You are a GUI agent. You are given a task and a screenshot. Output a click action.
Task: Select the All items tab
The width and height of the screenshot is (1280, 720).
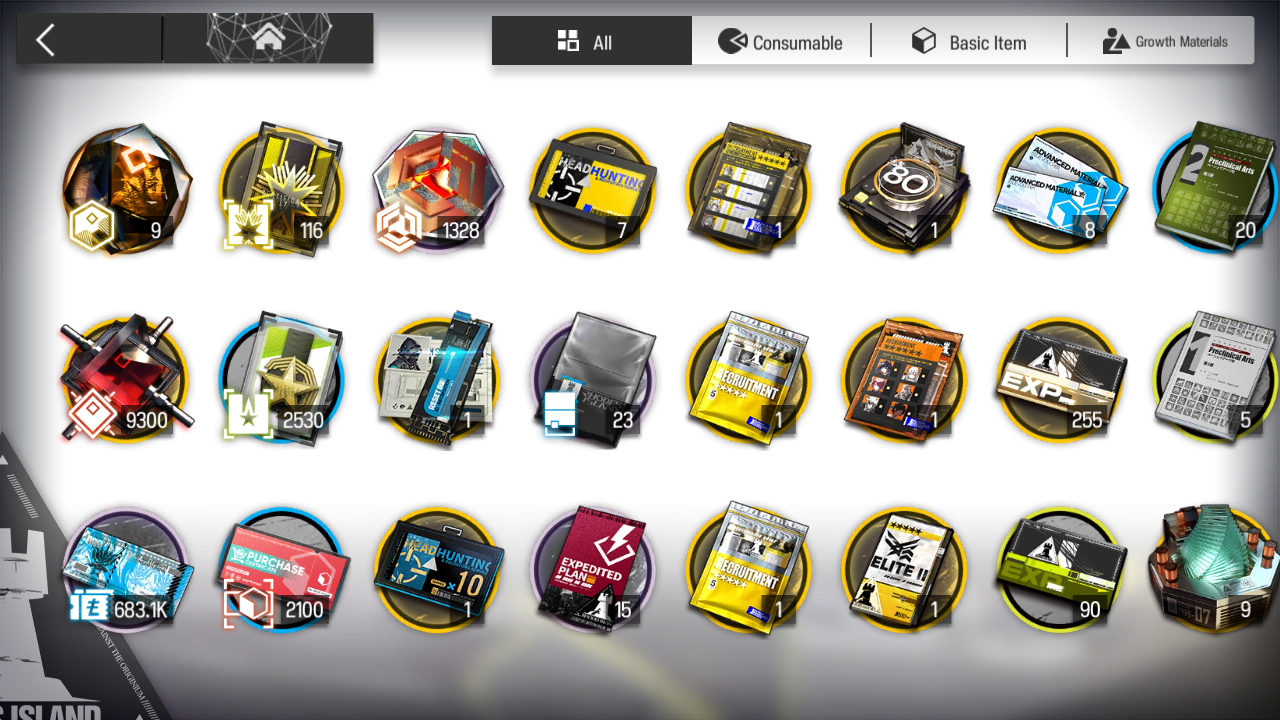click(590, 42)
